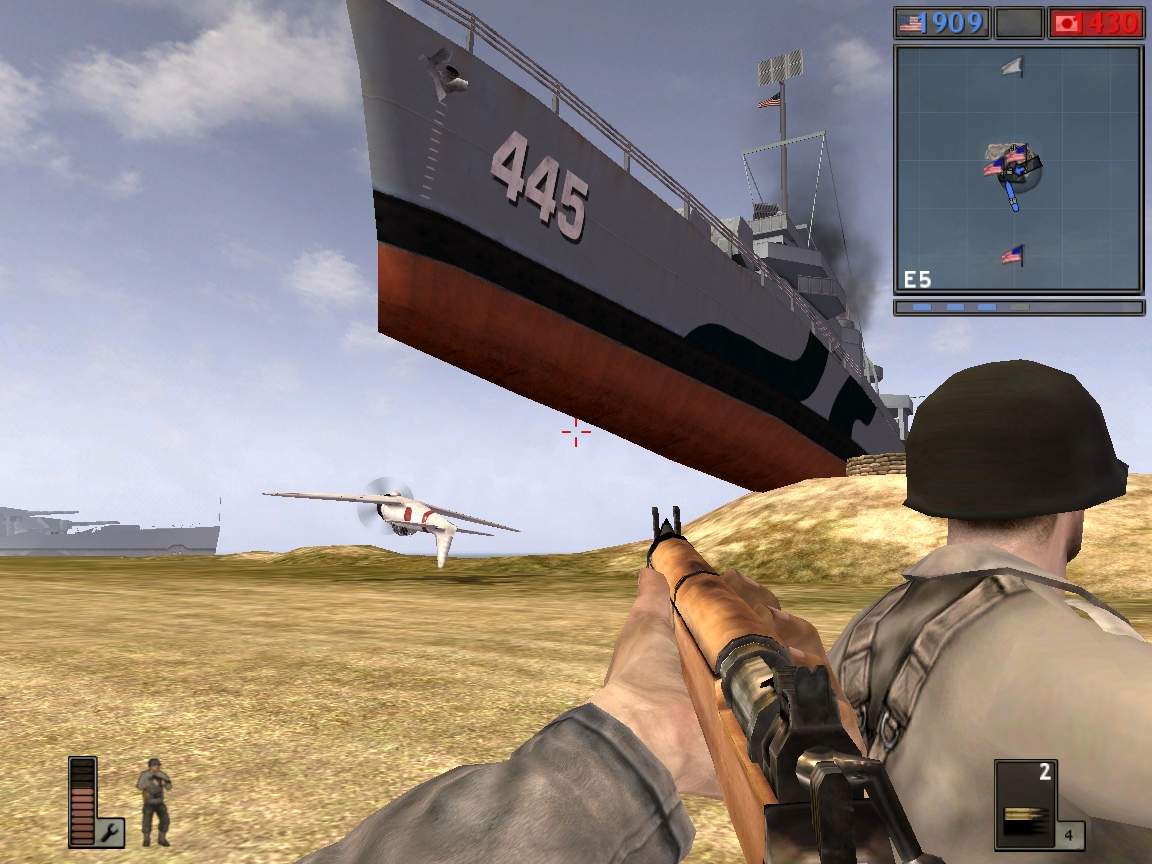Viewport: 1152px width, 864px height.
Task: Click the minimap's E5 grid label
Action: click(x=919, y=279)
